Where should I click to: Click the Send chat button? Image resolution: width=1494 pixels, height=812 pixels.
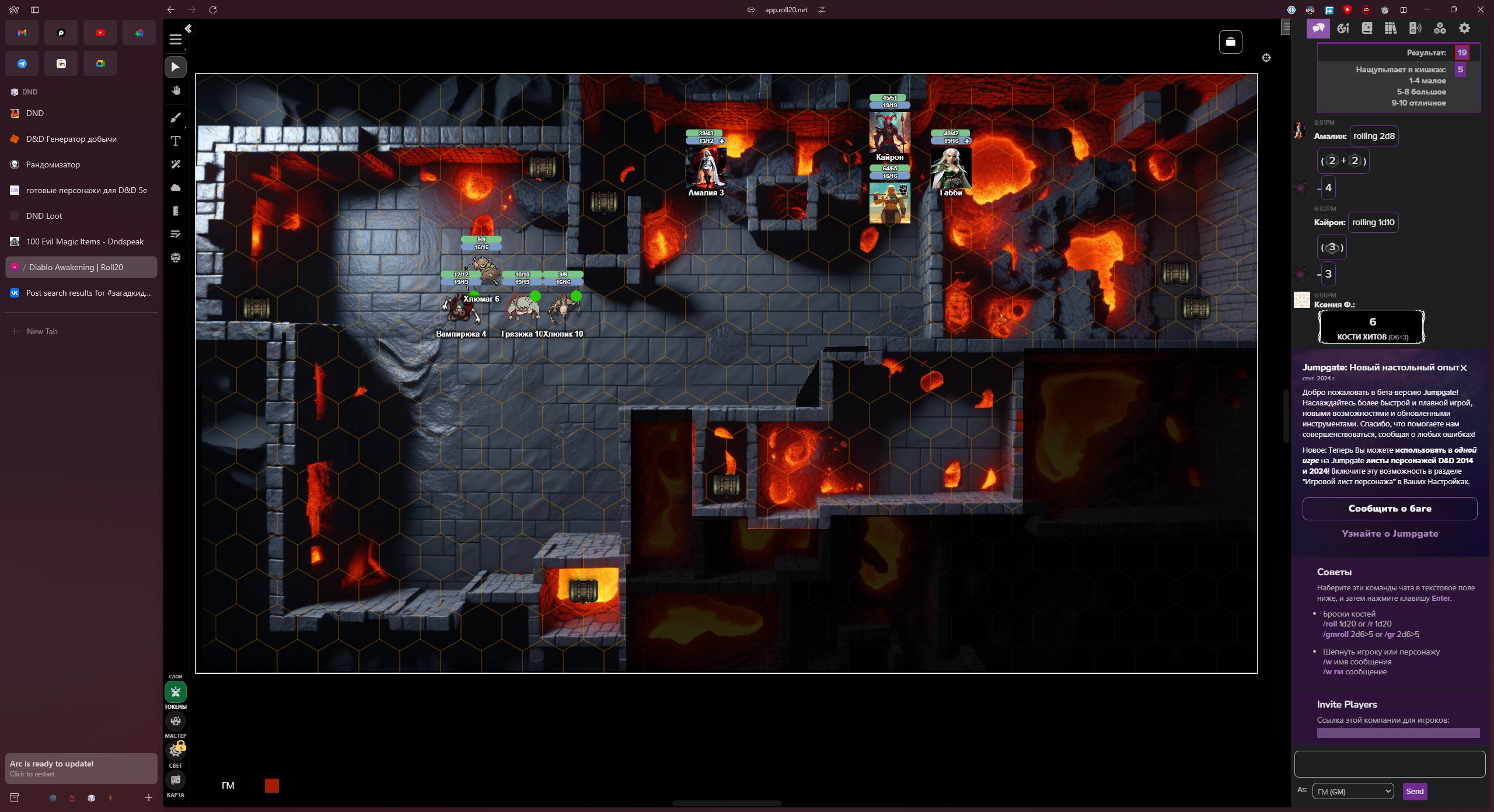(x=1415, y=792)
